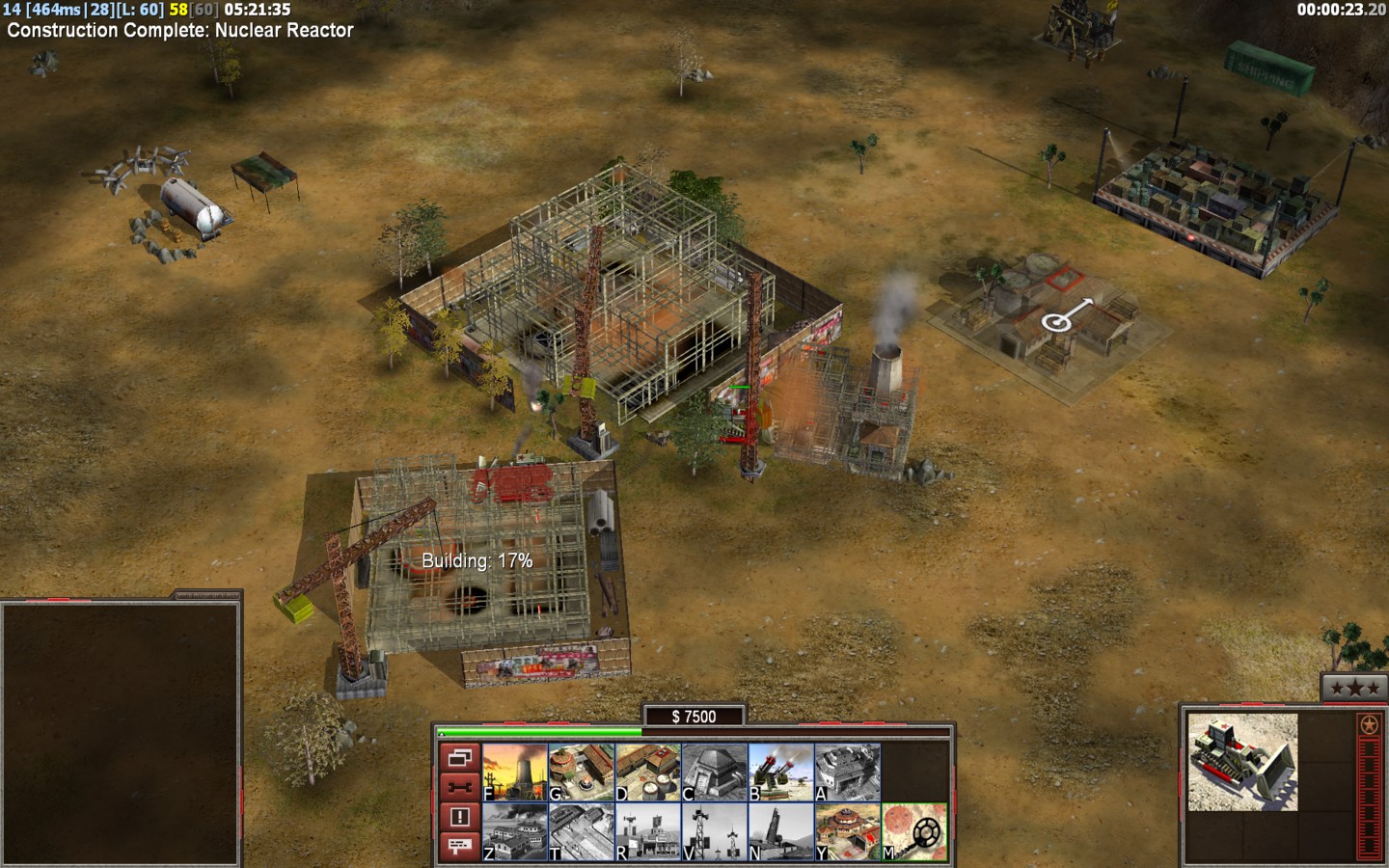Image resolution: width=1389 pixels, height=868 pixels.
Task: Select the build icon with hotkey Z
Action: point(515,831)
